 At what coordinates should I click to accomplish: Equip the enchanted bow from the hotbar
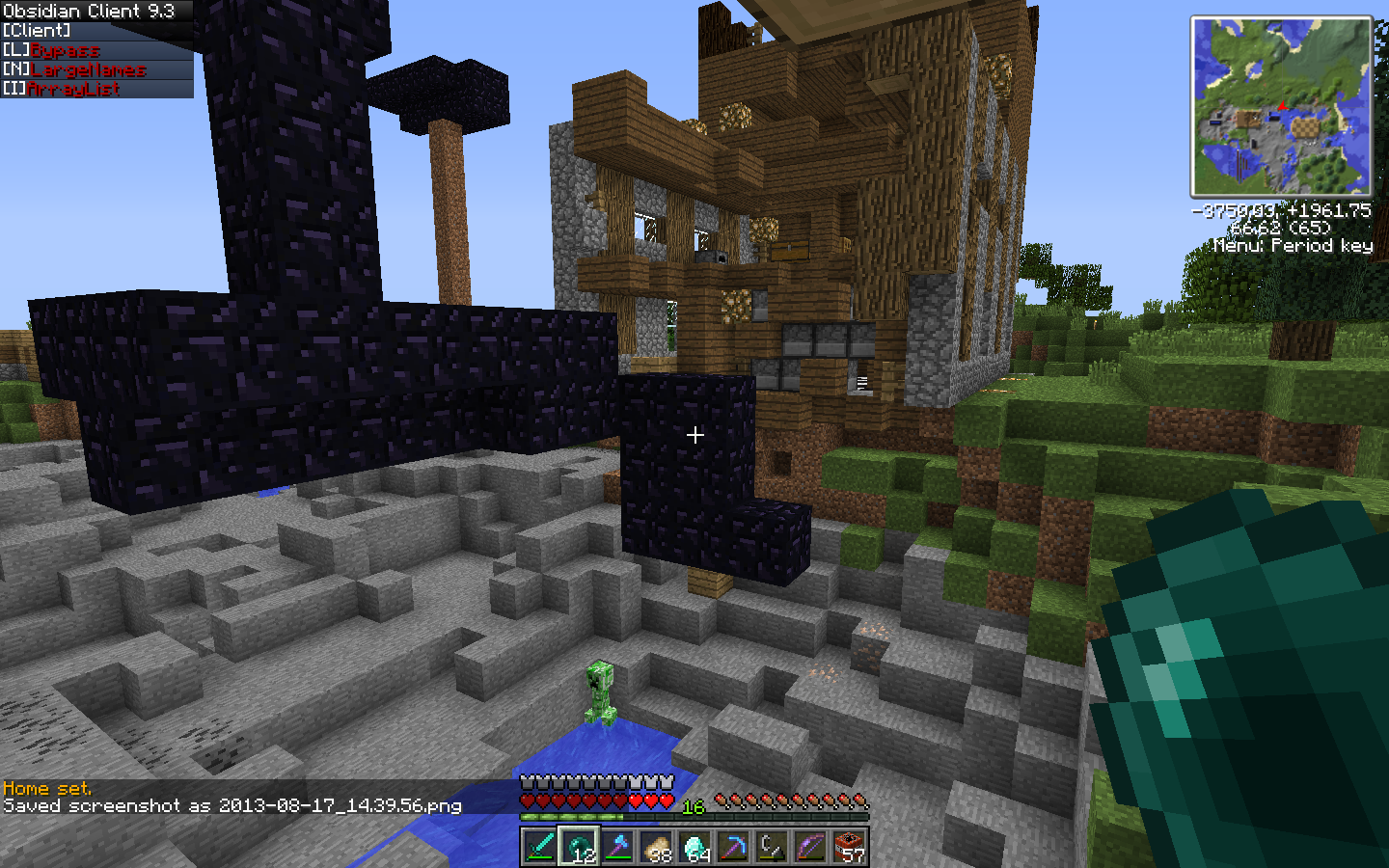810,847
